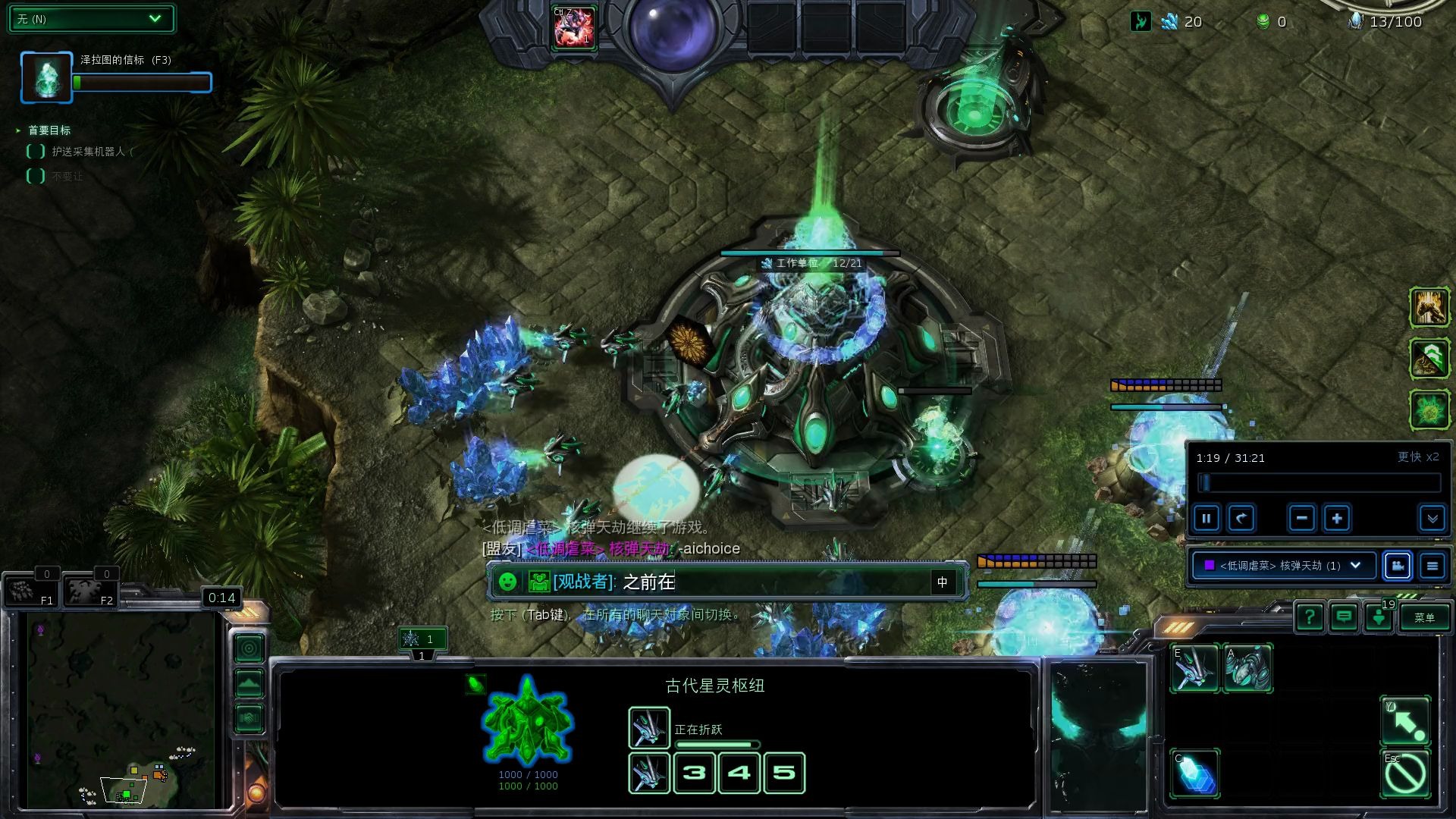
Task: Open the 菜单 game menu
Action: coord(1424,617)
